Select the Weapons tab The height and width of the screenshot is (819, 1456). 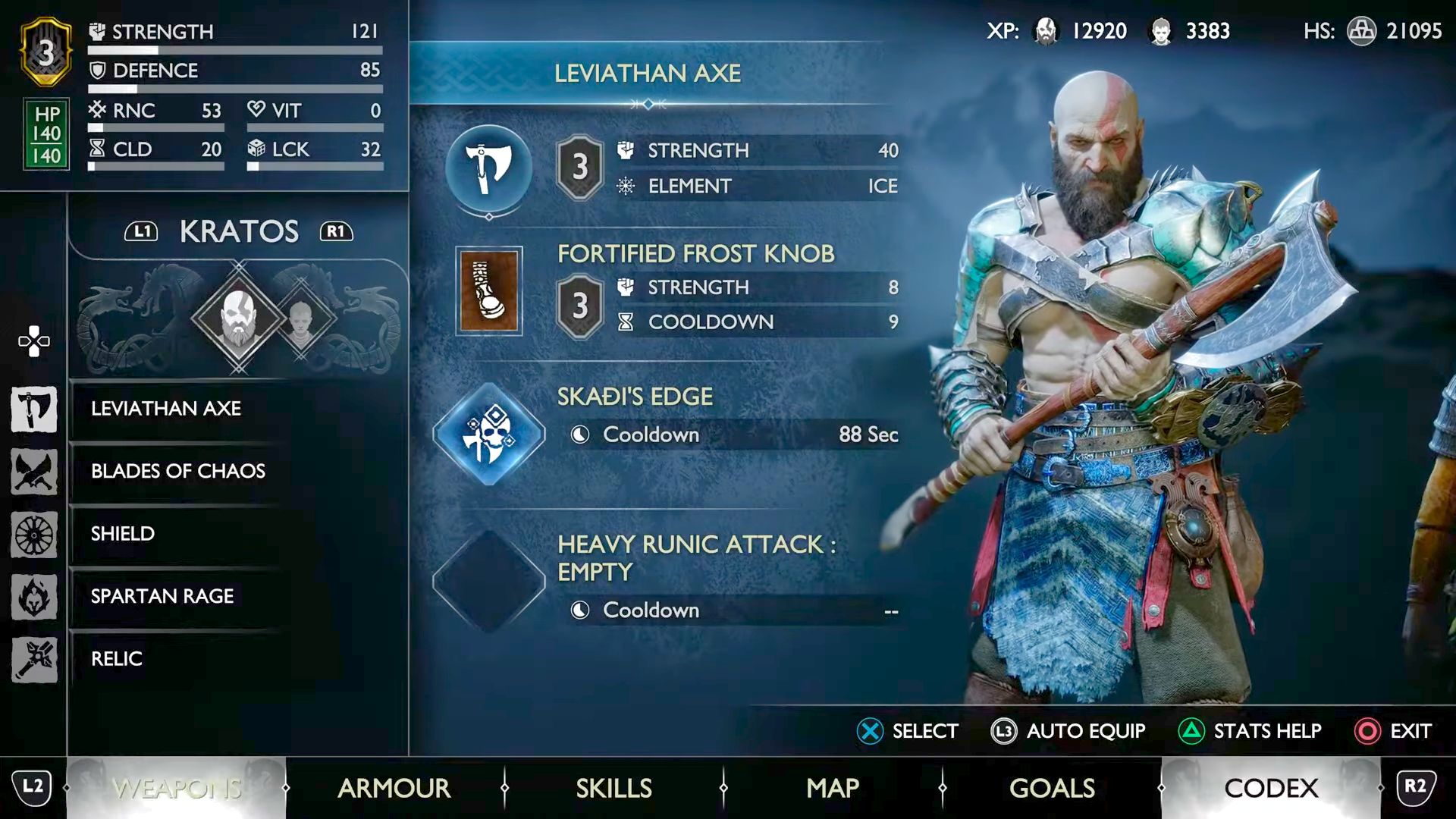[x=177, y=789]
